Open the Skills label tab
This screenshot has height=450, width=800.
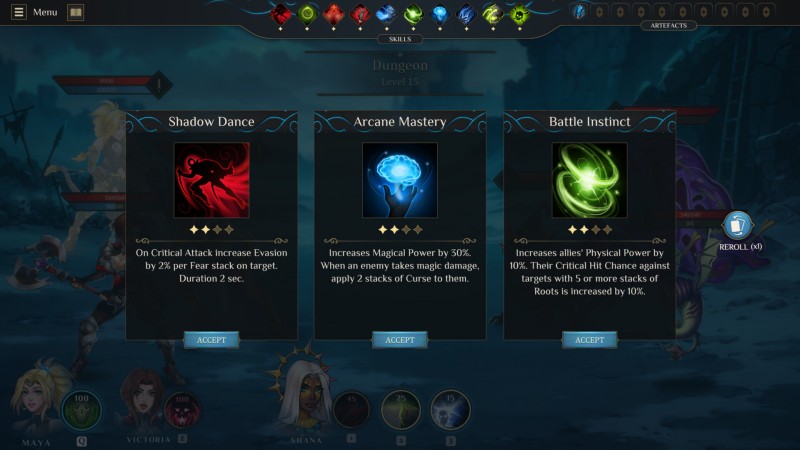tap(400, 39)
